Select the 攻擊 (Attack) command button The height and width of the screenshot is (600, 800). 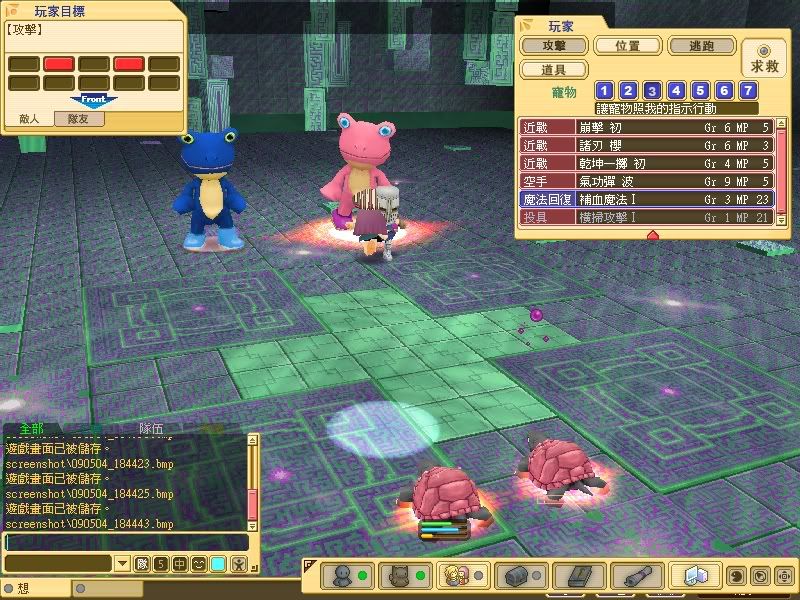coord(553,46)
